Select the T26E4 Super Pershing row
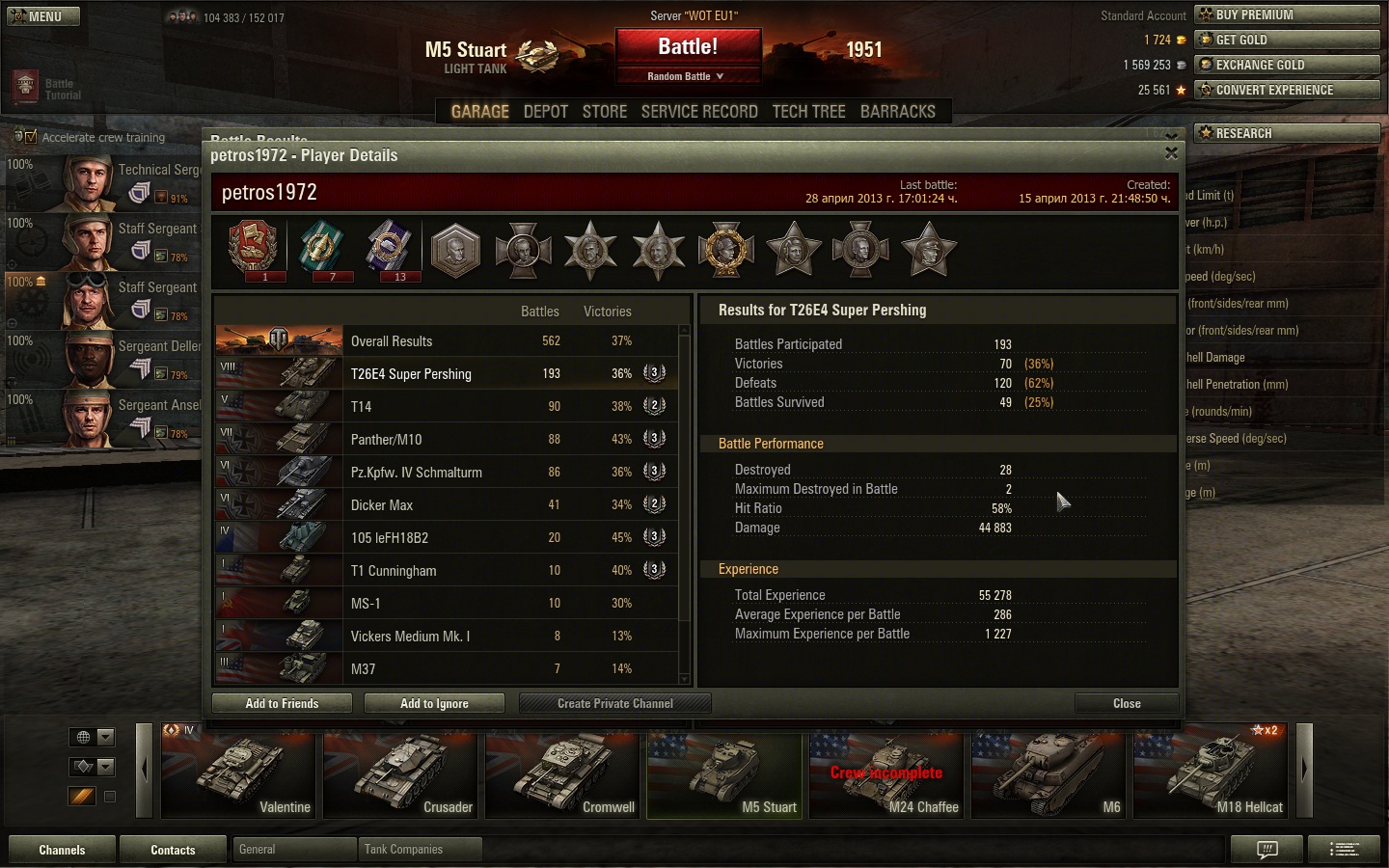Image resolution: width=1389 pixels, height=868 pixels. [446, 374]
